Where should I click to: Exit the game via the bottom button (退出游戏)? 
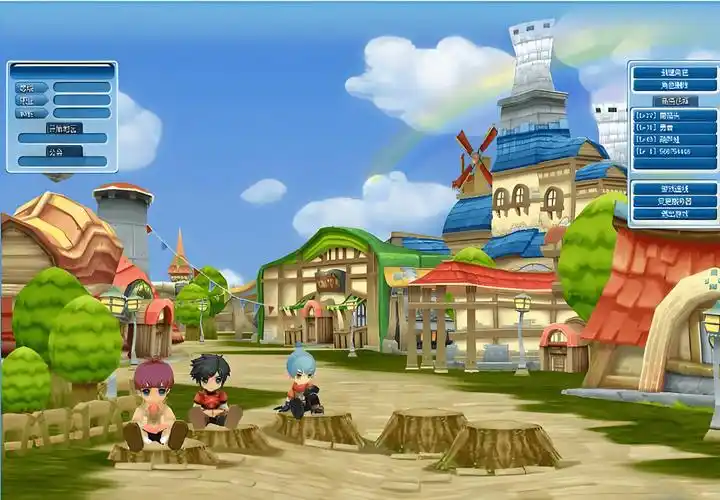675,214
